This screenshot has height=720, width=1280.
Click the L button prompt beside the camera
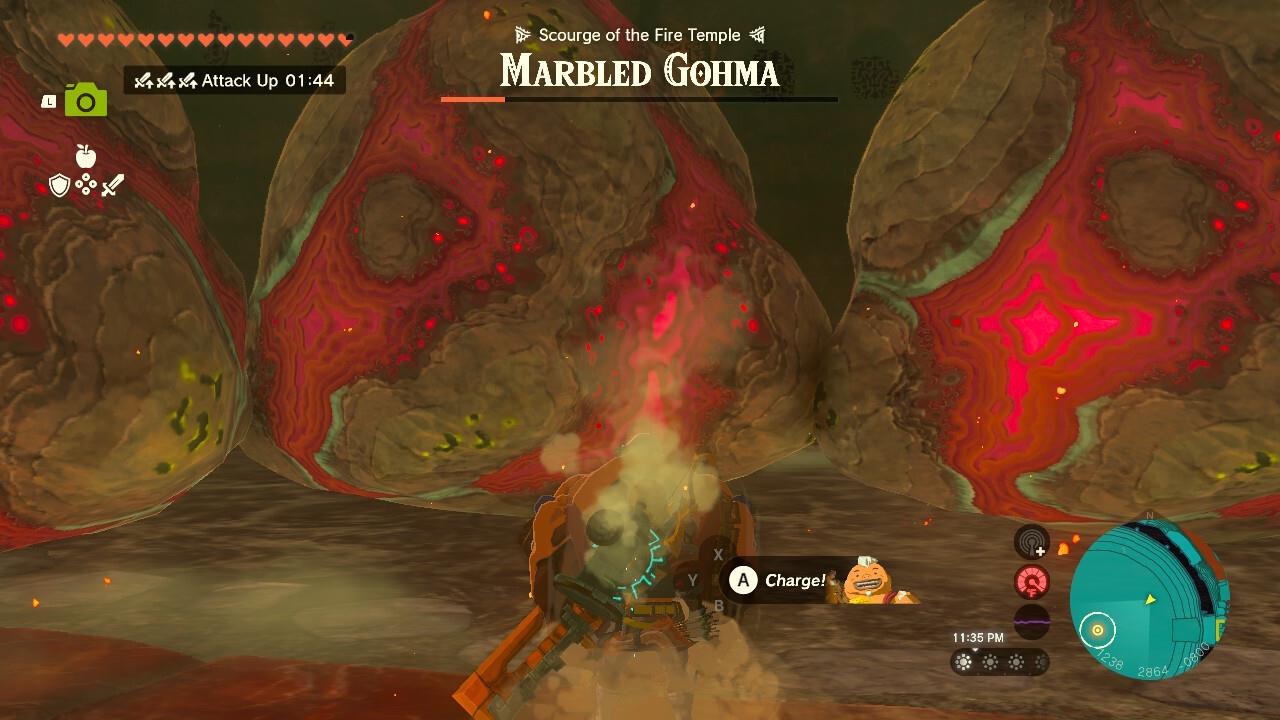49,100
